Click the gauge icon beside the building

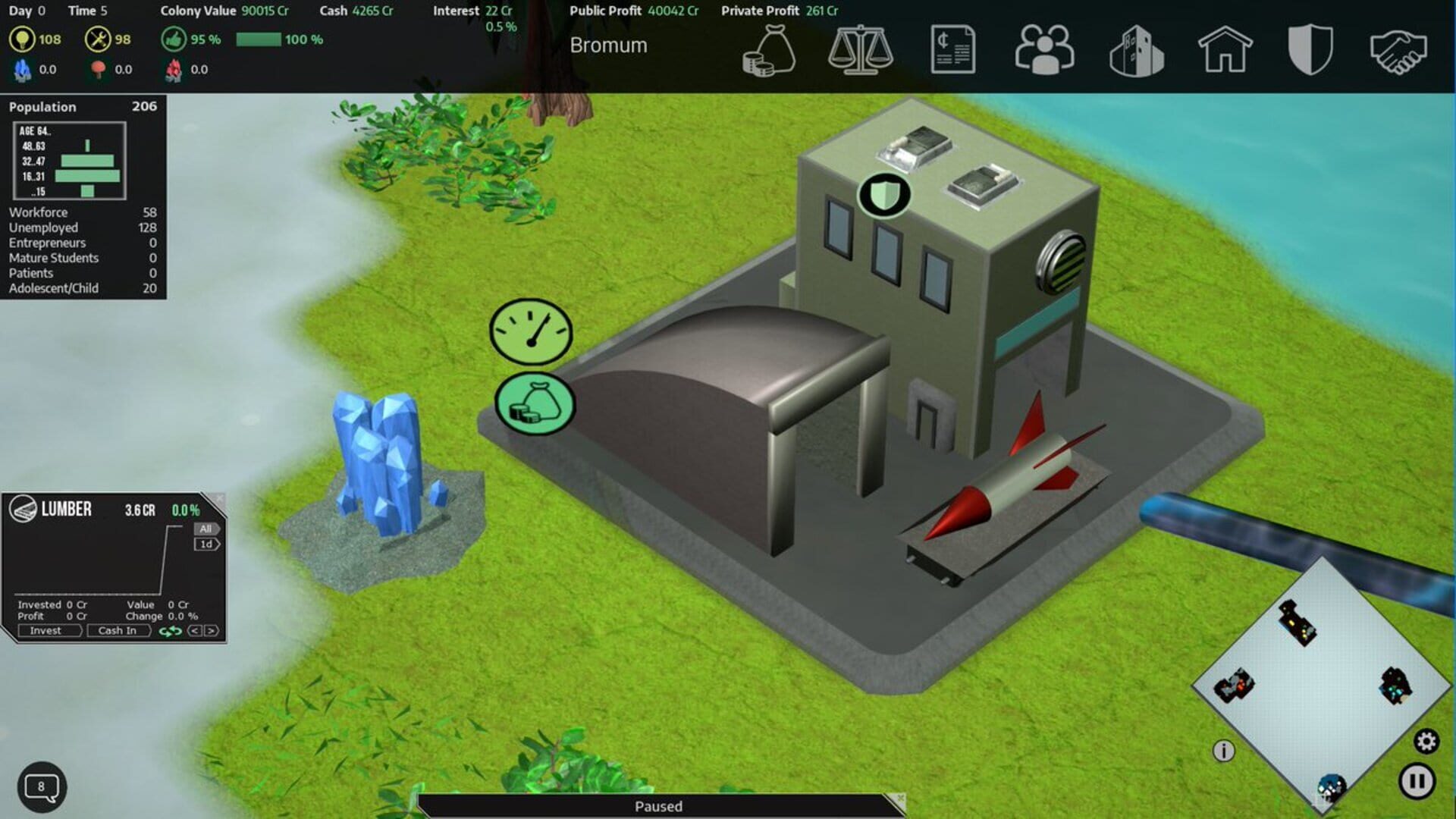531,332
